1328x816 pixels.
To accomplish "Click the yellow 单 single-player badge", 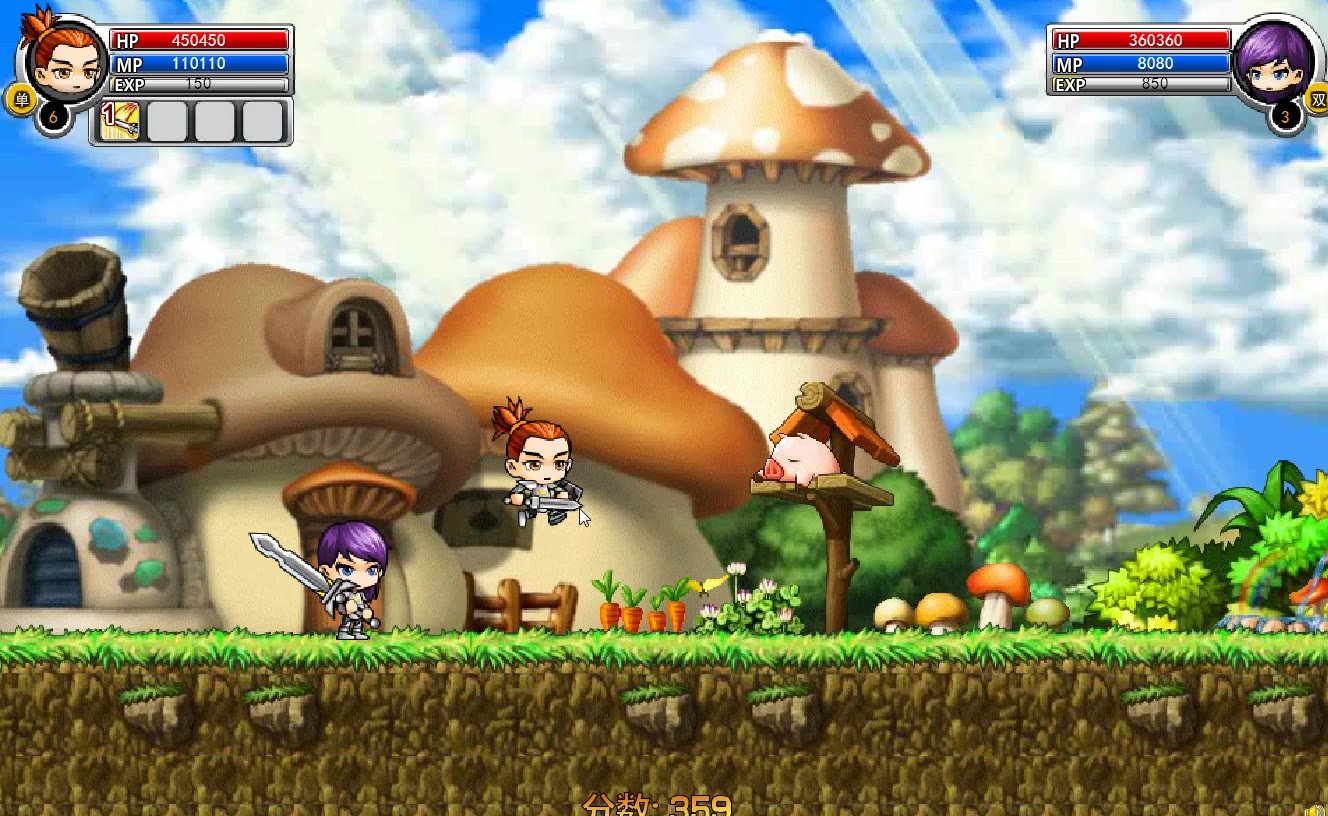I will point(20,99).
